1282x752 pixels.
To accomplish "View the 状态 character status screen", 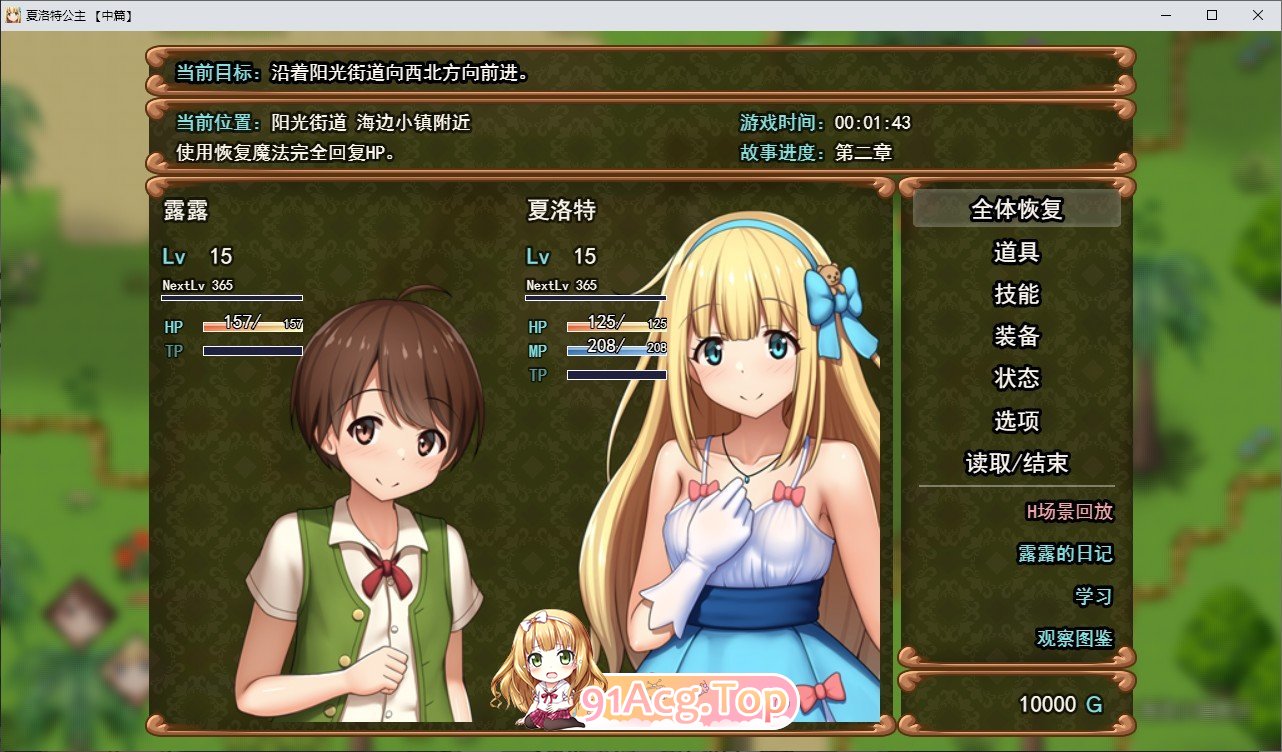I will [x=1017, y=379].
